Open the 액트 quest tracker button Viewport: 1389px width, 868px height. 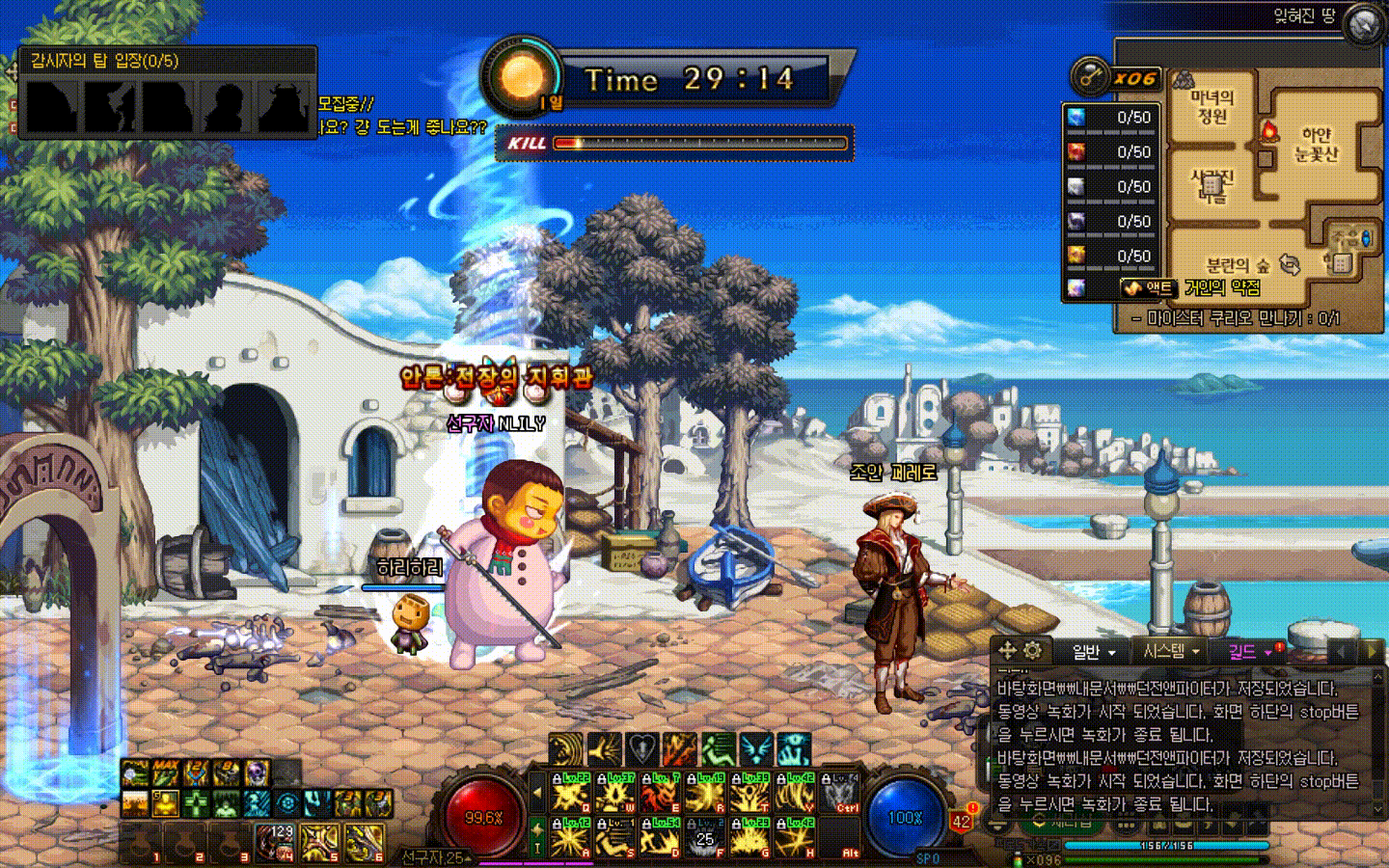pos(1148,287)
